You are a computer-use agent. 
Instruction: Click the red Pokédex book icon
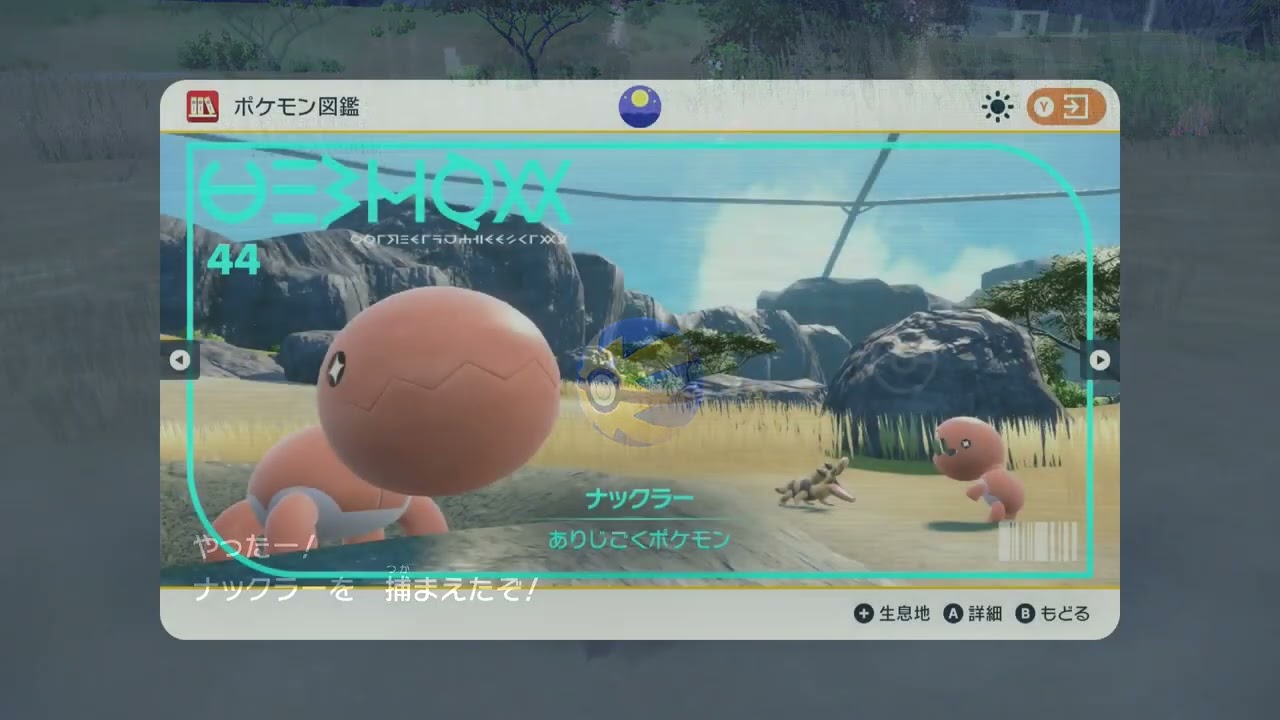[203, 107]
